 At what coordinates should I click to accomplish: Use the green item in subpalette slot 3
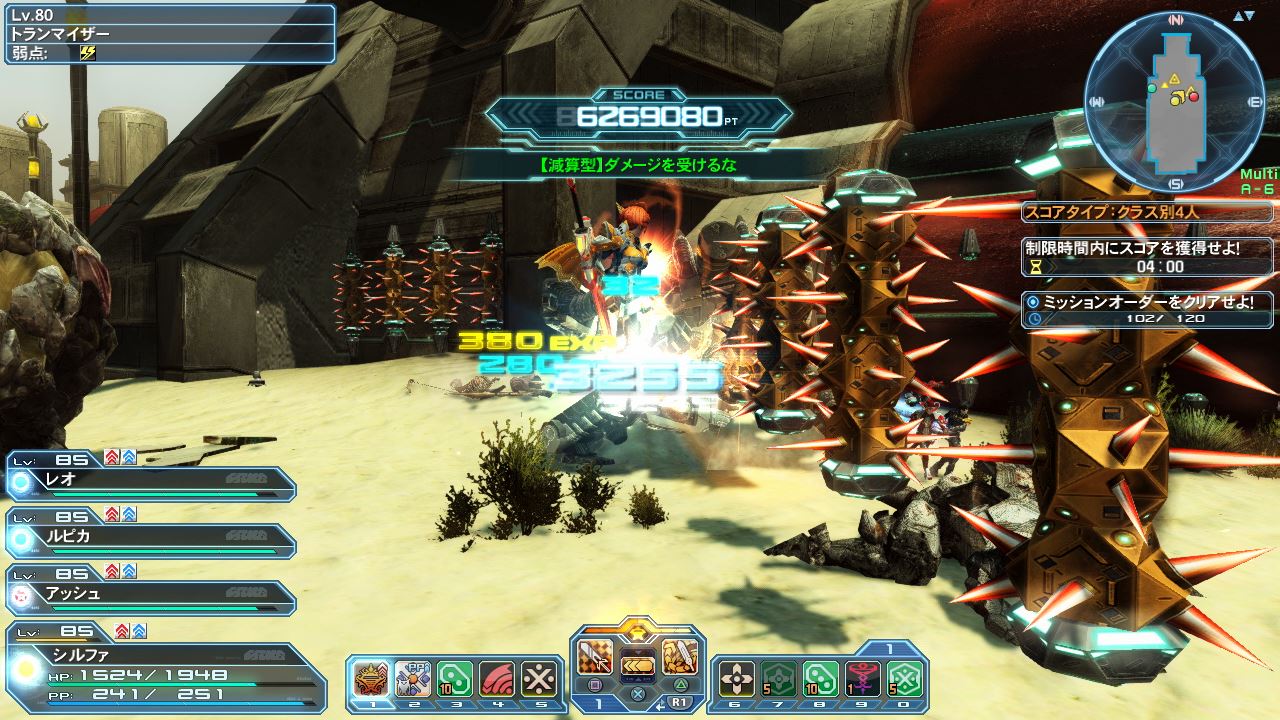click(x=455, y=678)
